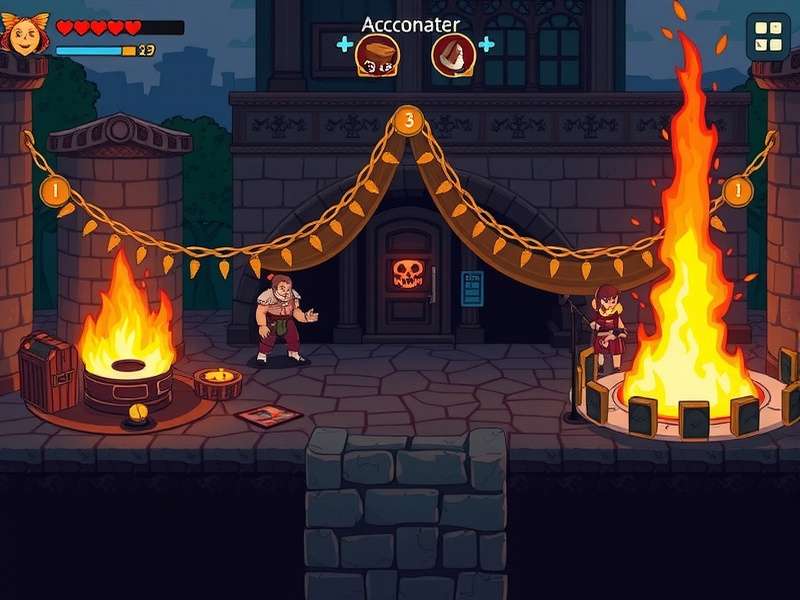Select the brown block item icon
This screenshot has width=800, height=600.
378,54
